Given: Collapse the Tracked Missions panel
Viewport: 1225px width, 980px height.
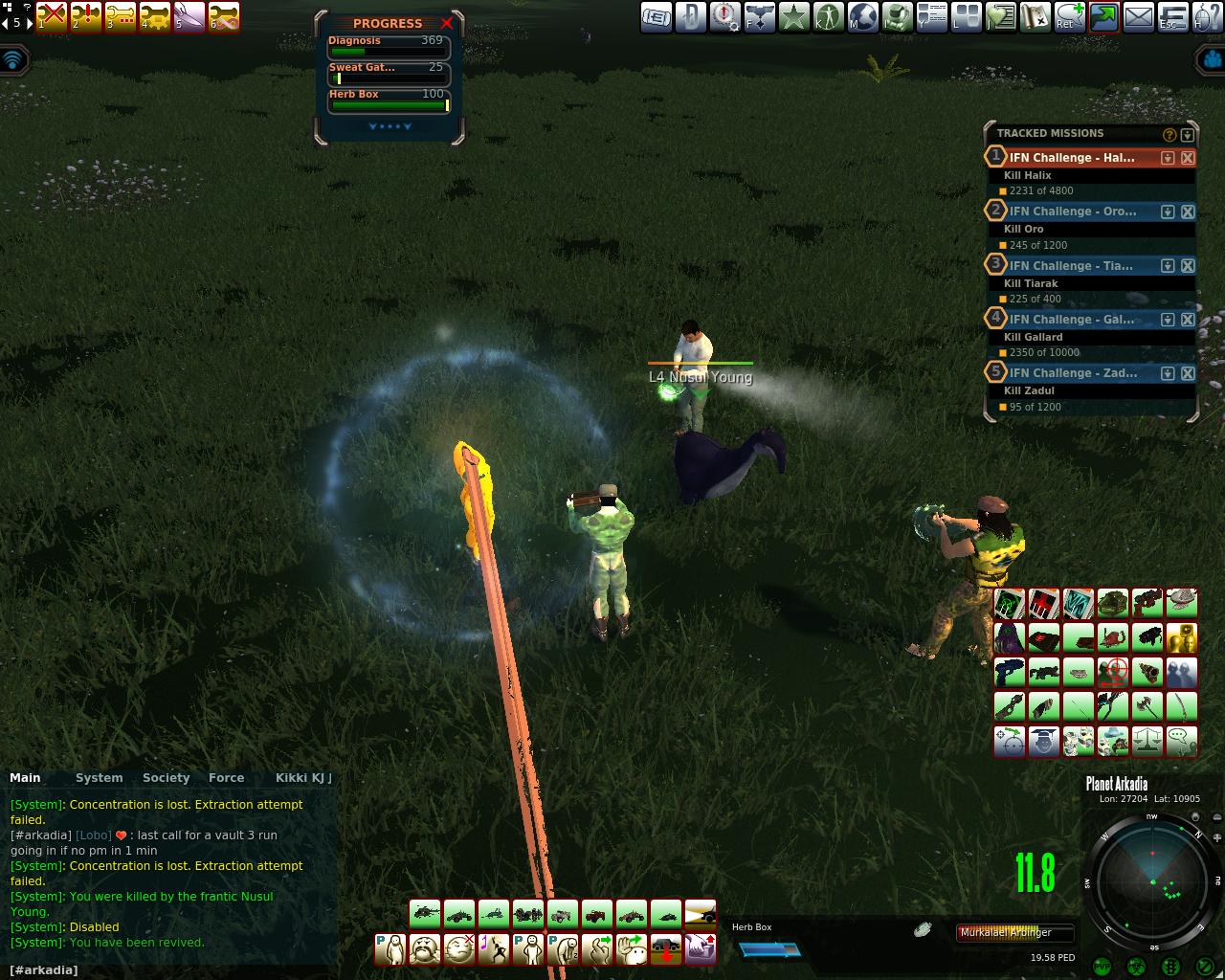Looking at the screenshot, I should click(1188, 135).
